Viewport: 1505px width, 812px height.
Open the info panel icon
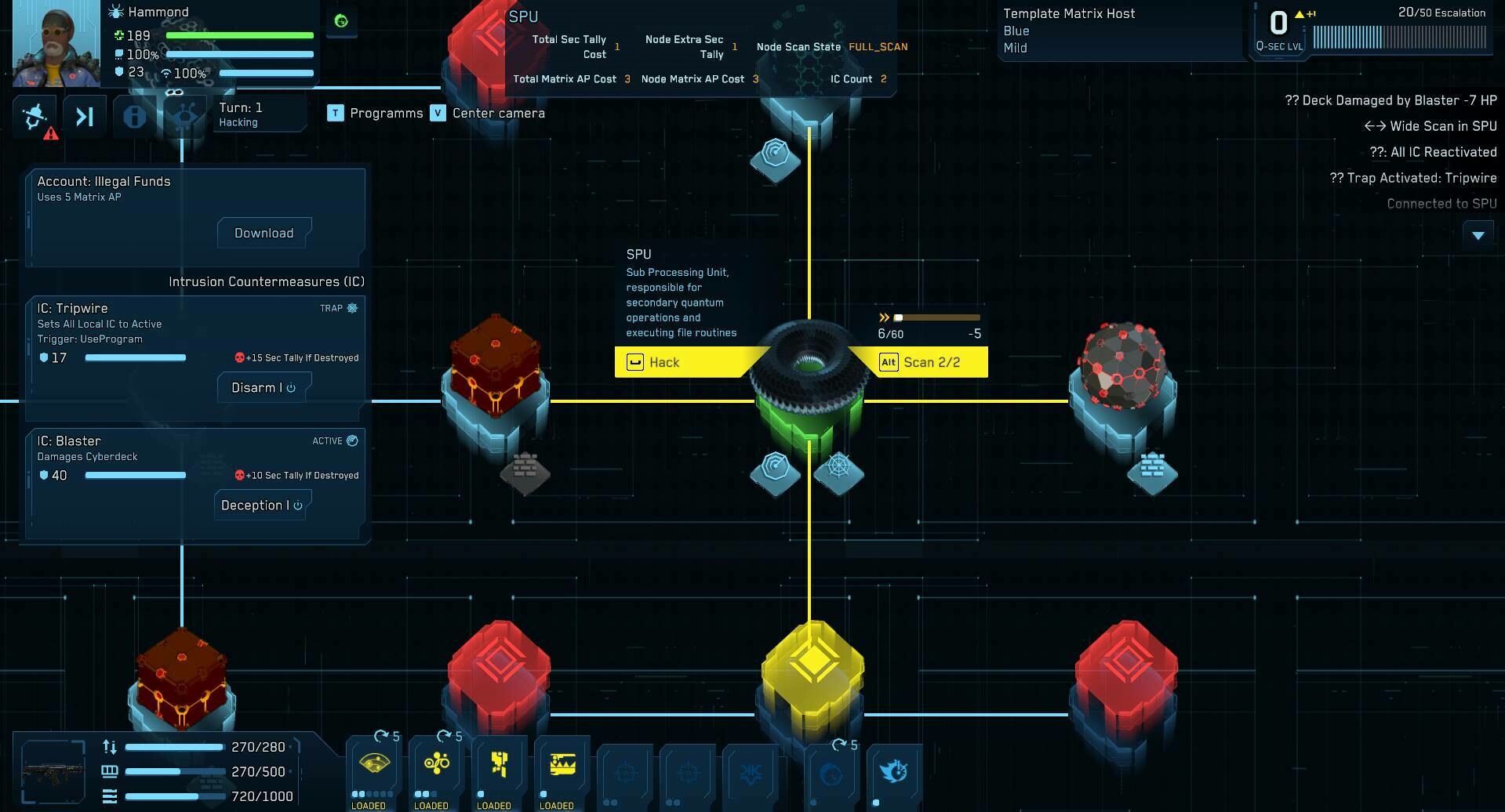click(x=133, y=116)
